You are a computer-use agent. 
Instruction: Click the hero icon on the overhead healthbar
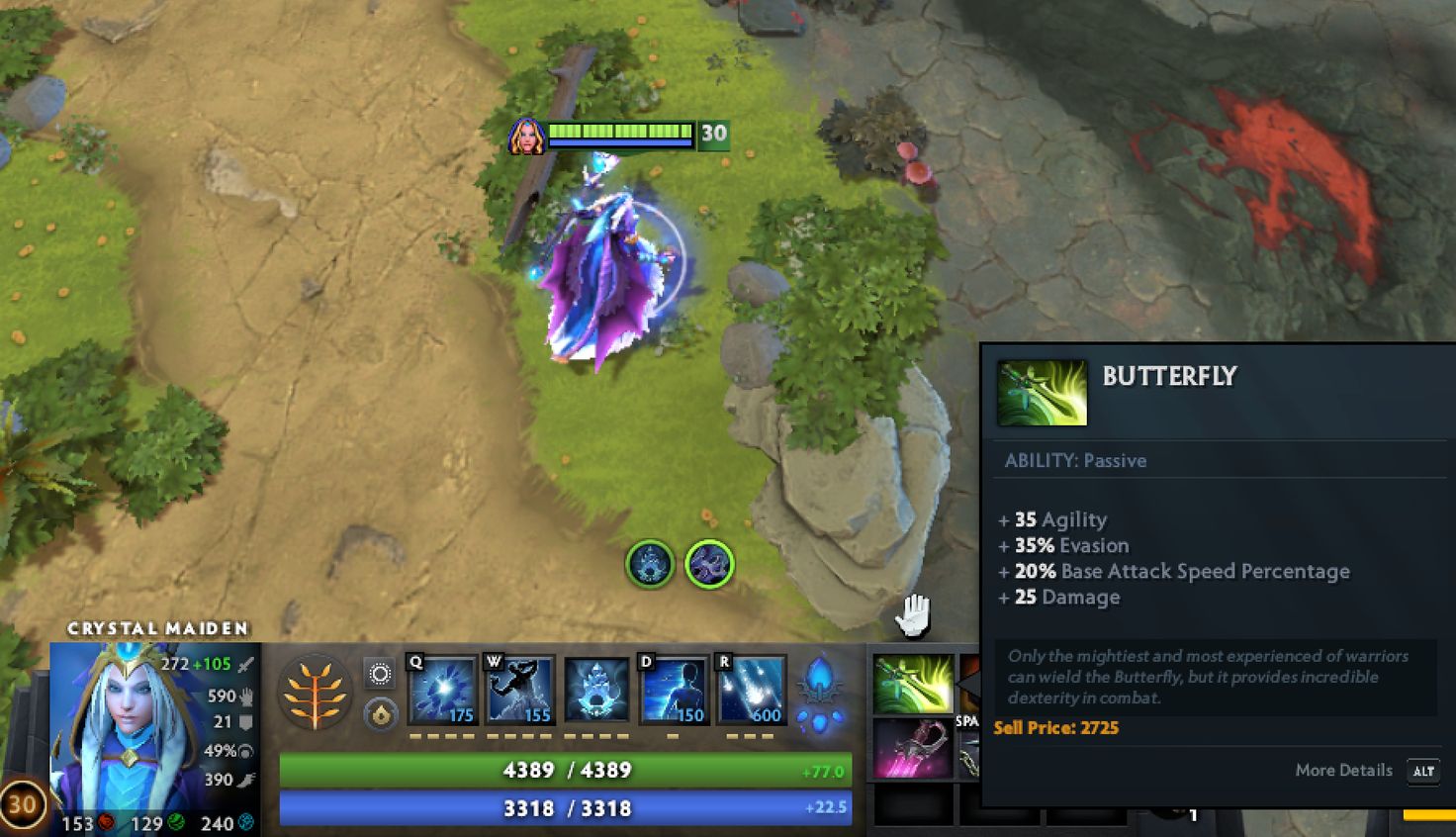coord(528,136)
